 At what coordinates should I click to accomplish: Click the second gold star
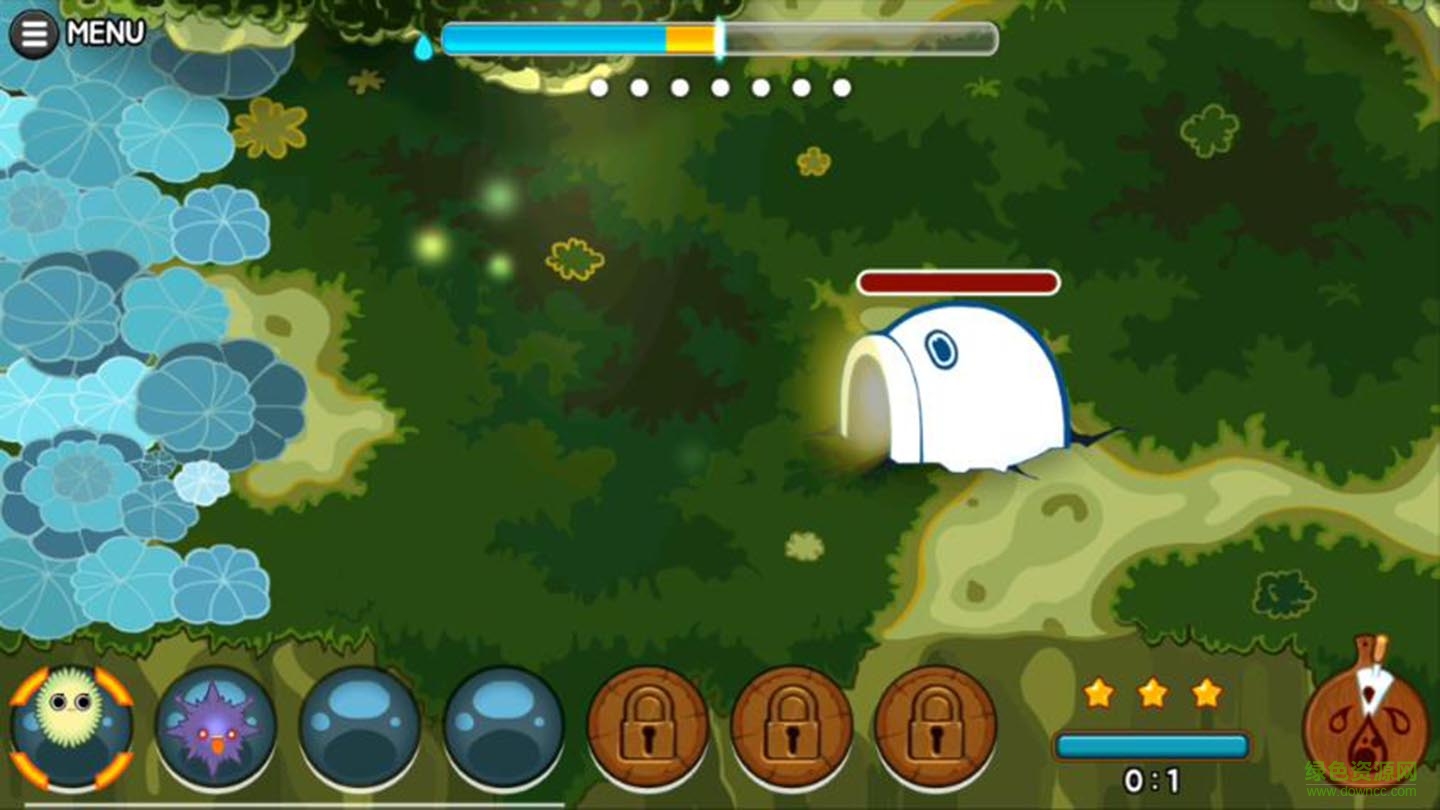pos(1151,692)
